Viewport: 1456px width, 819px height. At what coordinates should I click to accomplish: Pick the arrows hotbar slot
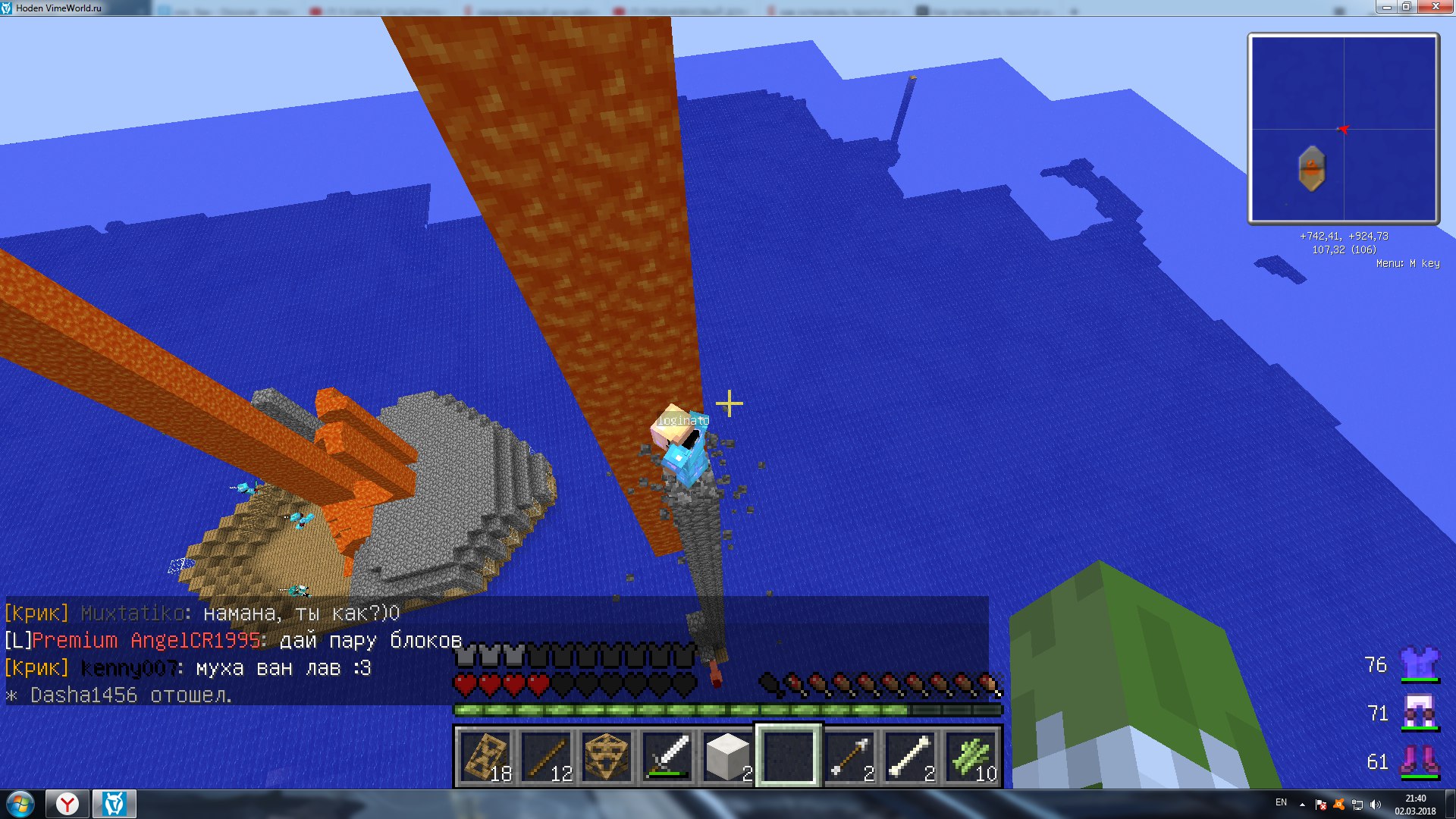(850, 757)
